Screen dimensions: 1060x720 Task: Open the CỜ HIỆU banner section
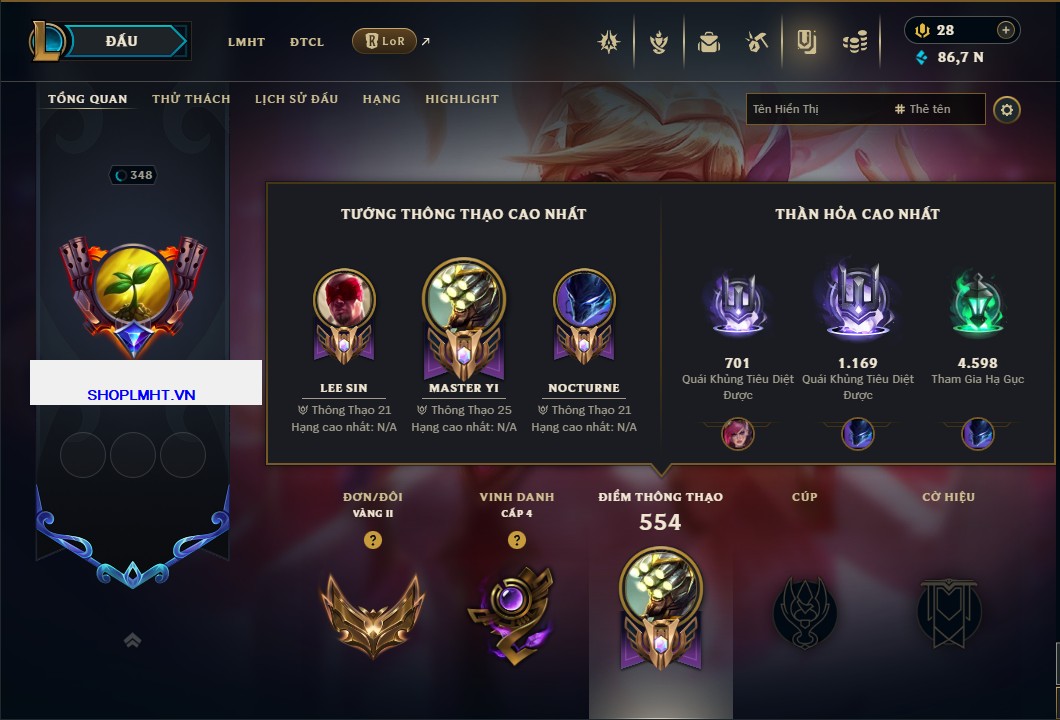click(x=948, y=612)
